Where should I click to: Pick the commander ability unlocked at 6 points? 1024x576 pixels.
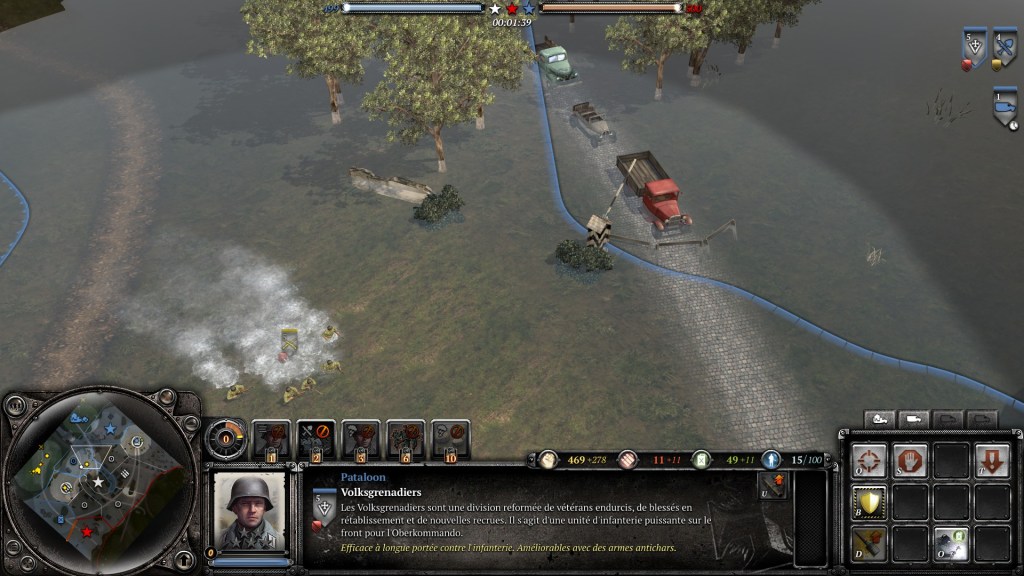pyautogui.click(x=406, y=439)
